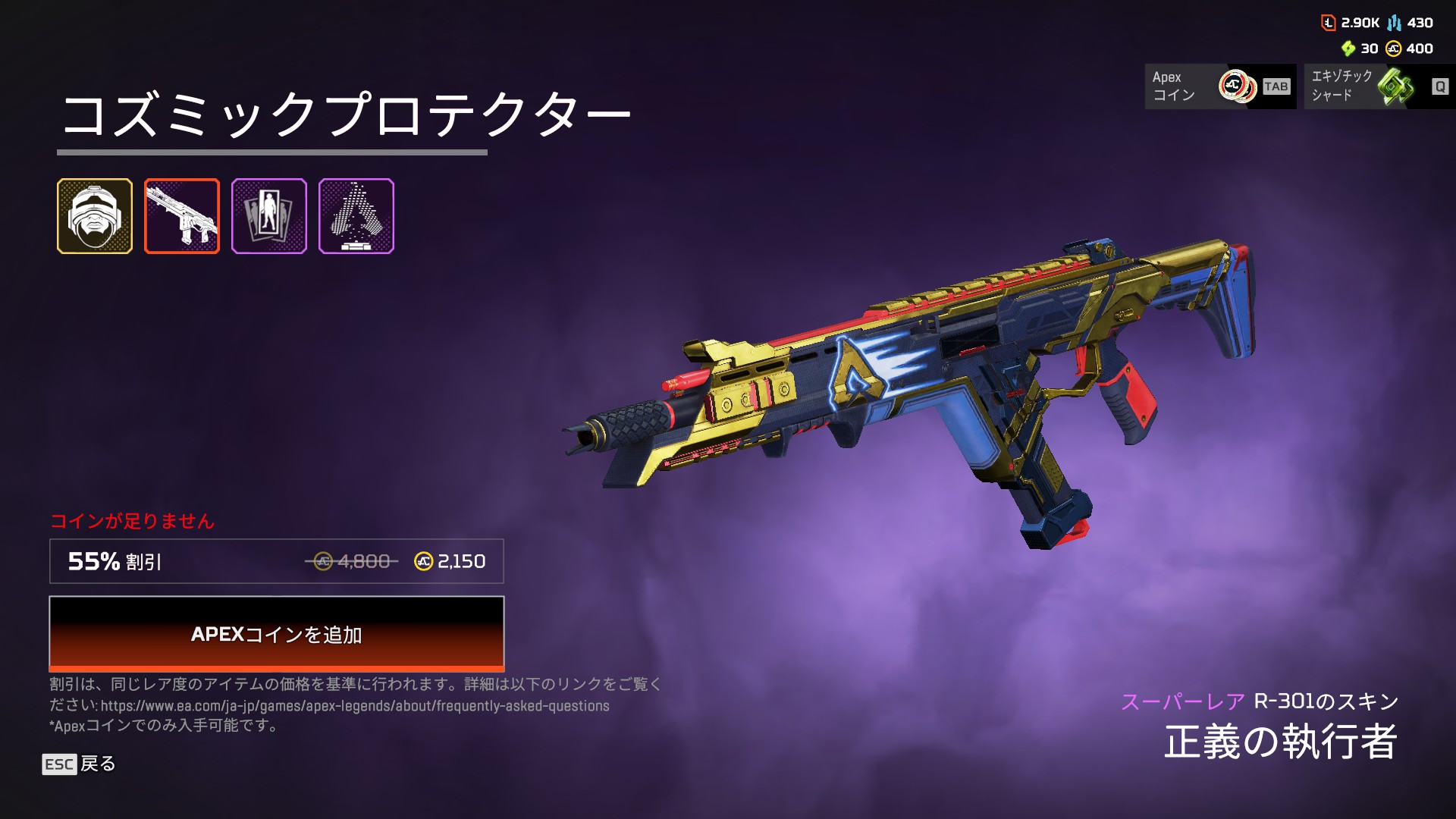The image size is (1456, 819).
Task: Click the APEXコインを追加 button
Action: point(276,633)
